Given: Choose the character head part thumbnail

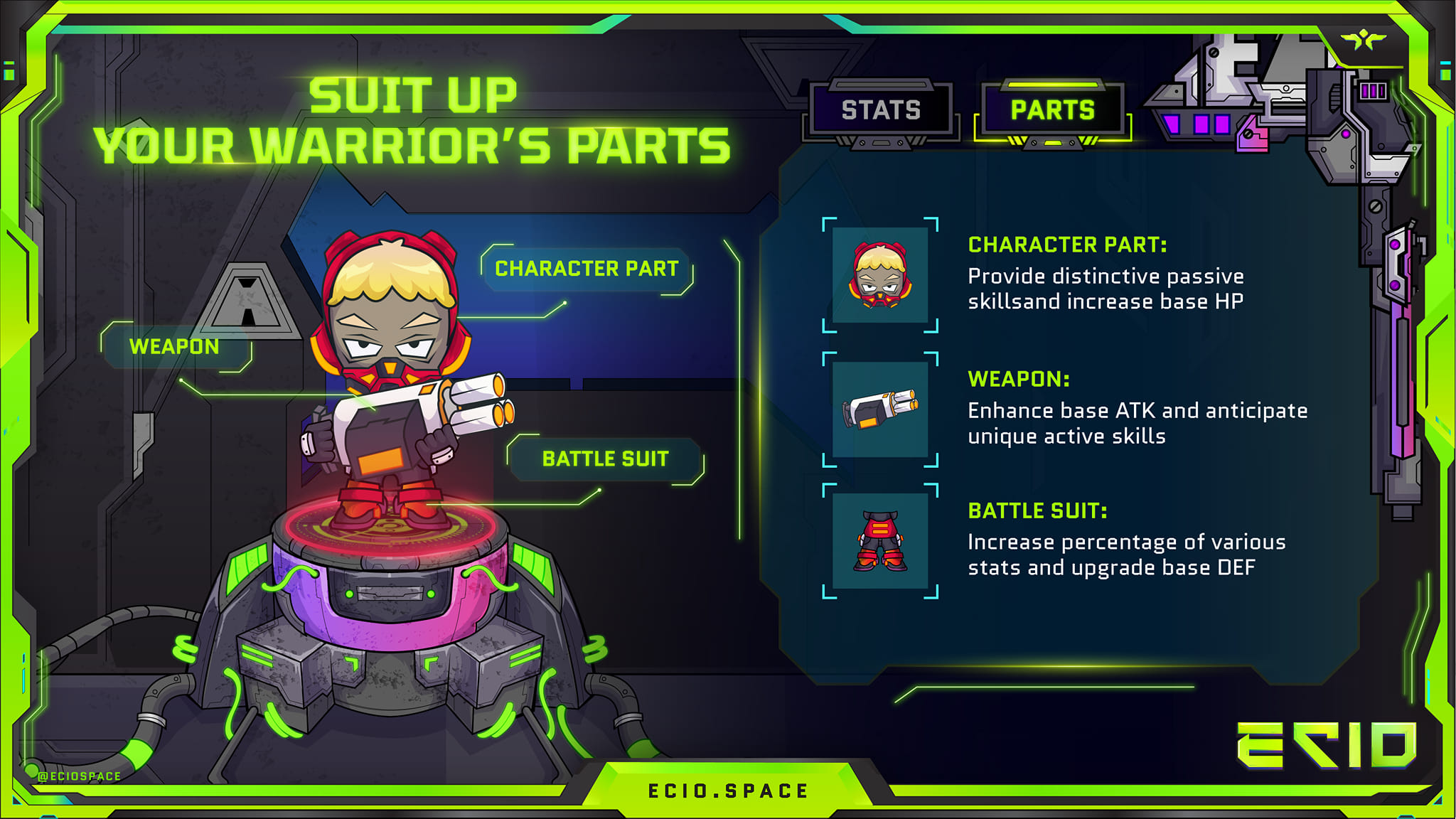Looking at the screenshot, I should [880, 275].
